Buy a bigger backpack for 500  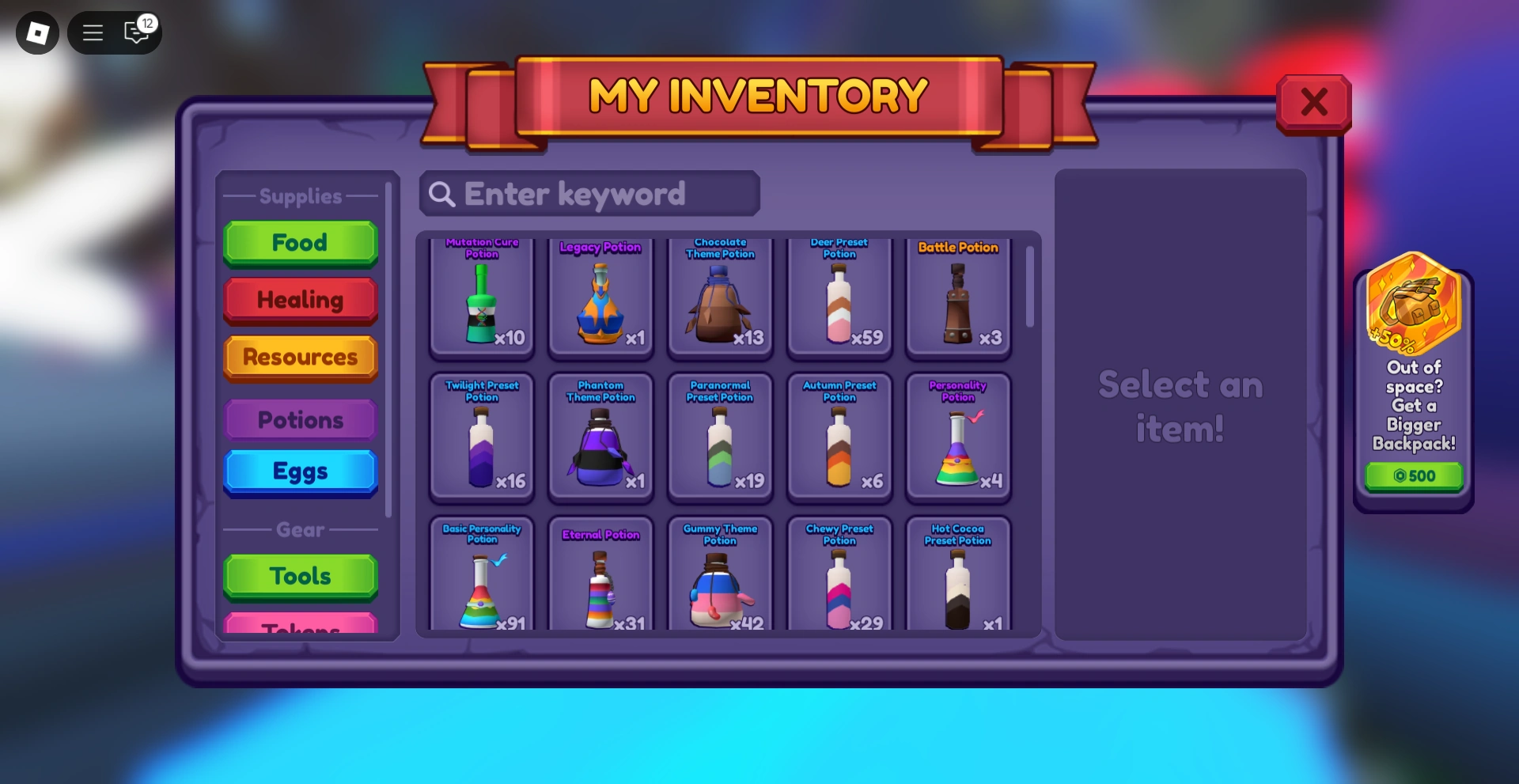(x=1415, y=475)
